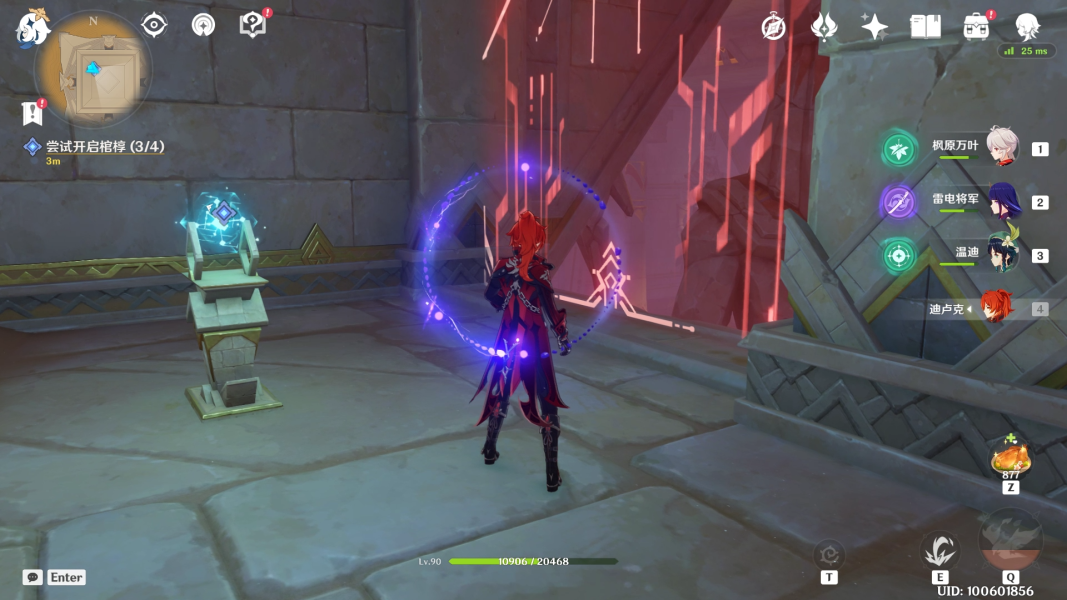Open the arch-shaped icon beside the eye
This screenshot has height=600, width=1067.
click(x=203, y=24)
